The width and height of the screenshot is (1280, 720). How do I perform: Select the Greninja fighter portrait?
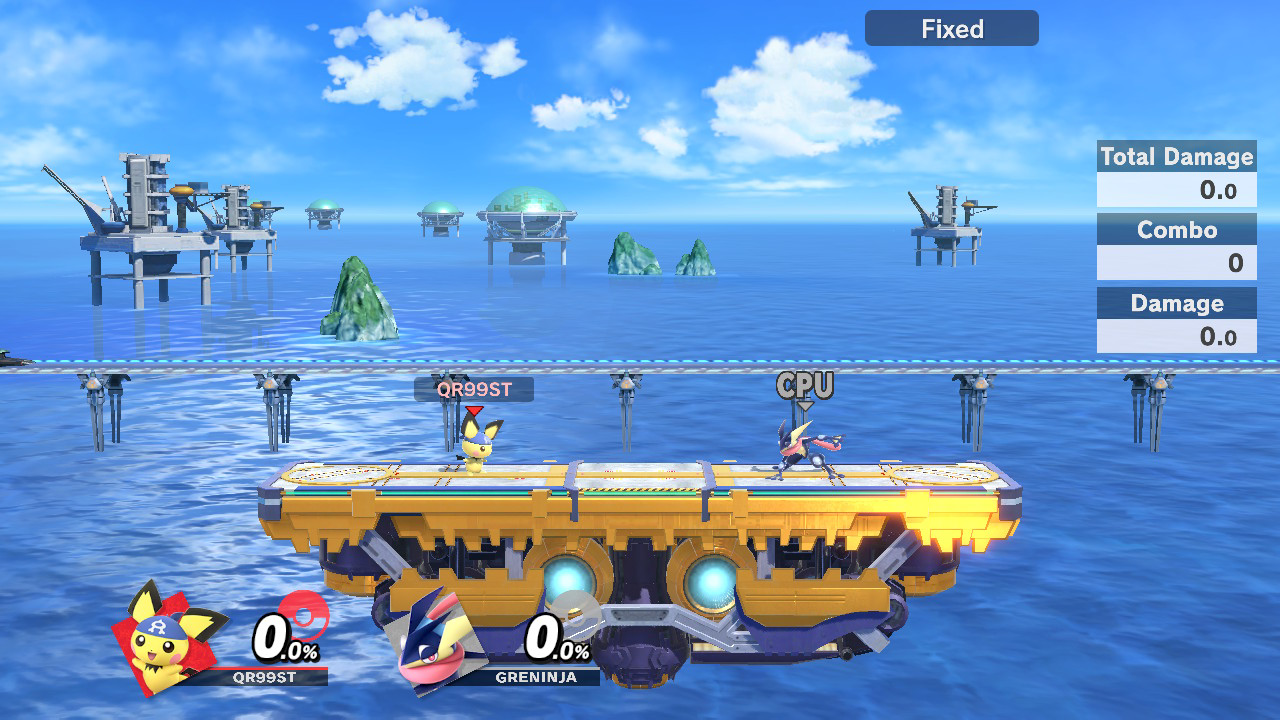point(441,642)
